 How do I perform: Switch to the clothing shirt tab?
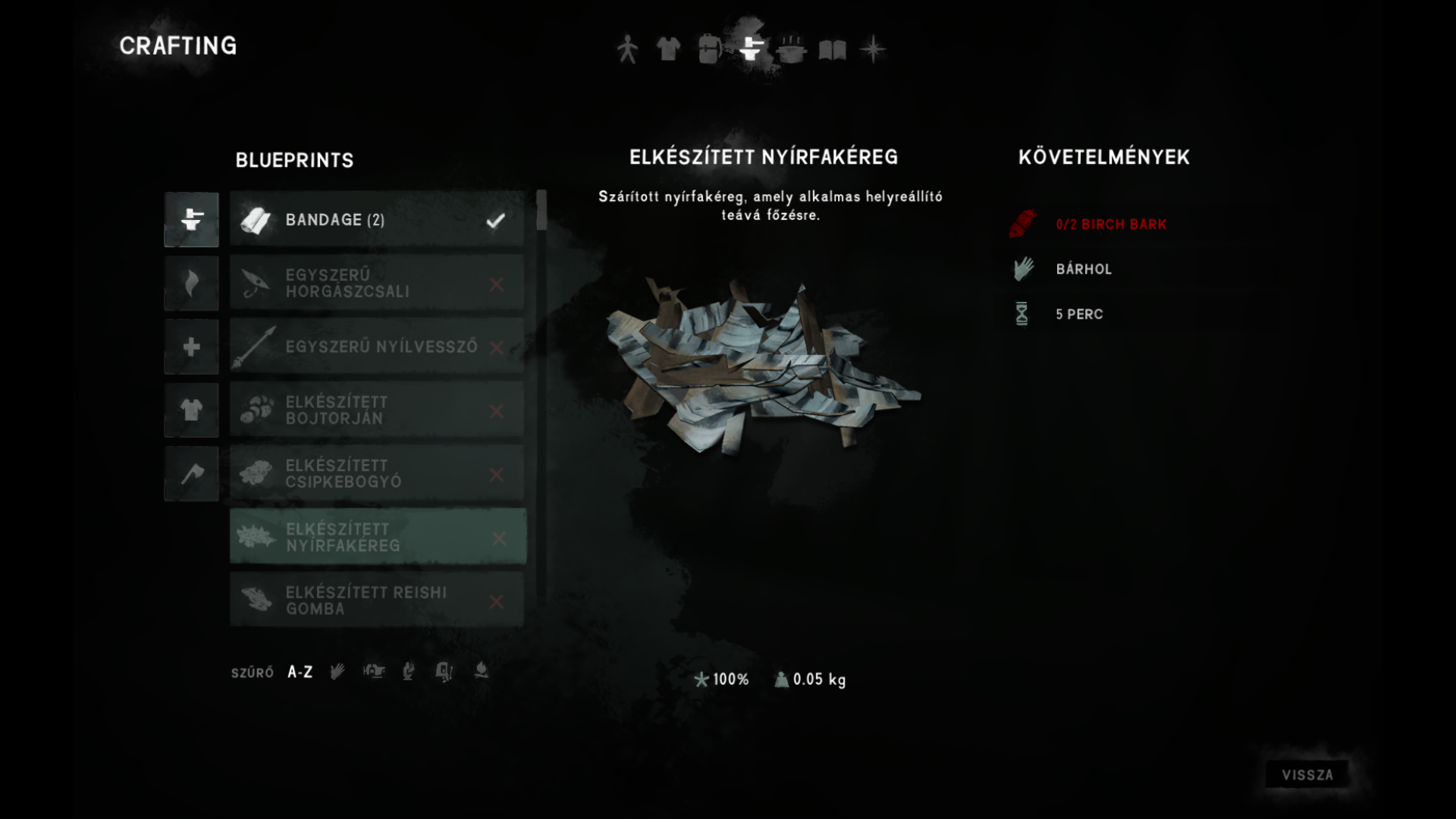(668, 49)
